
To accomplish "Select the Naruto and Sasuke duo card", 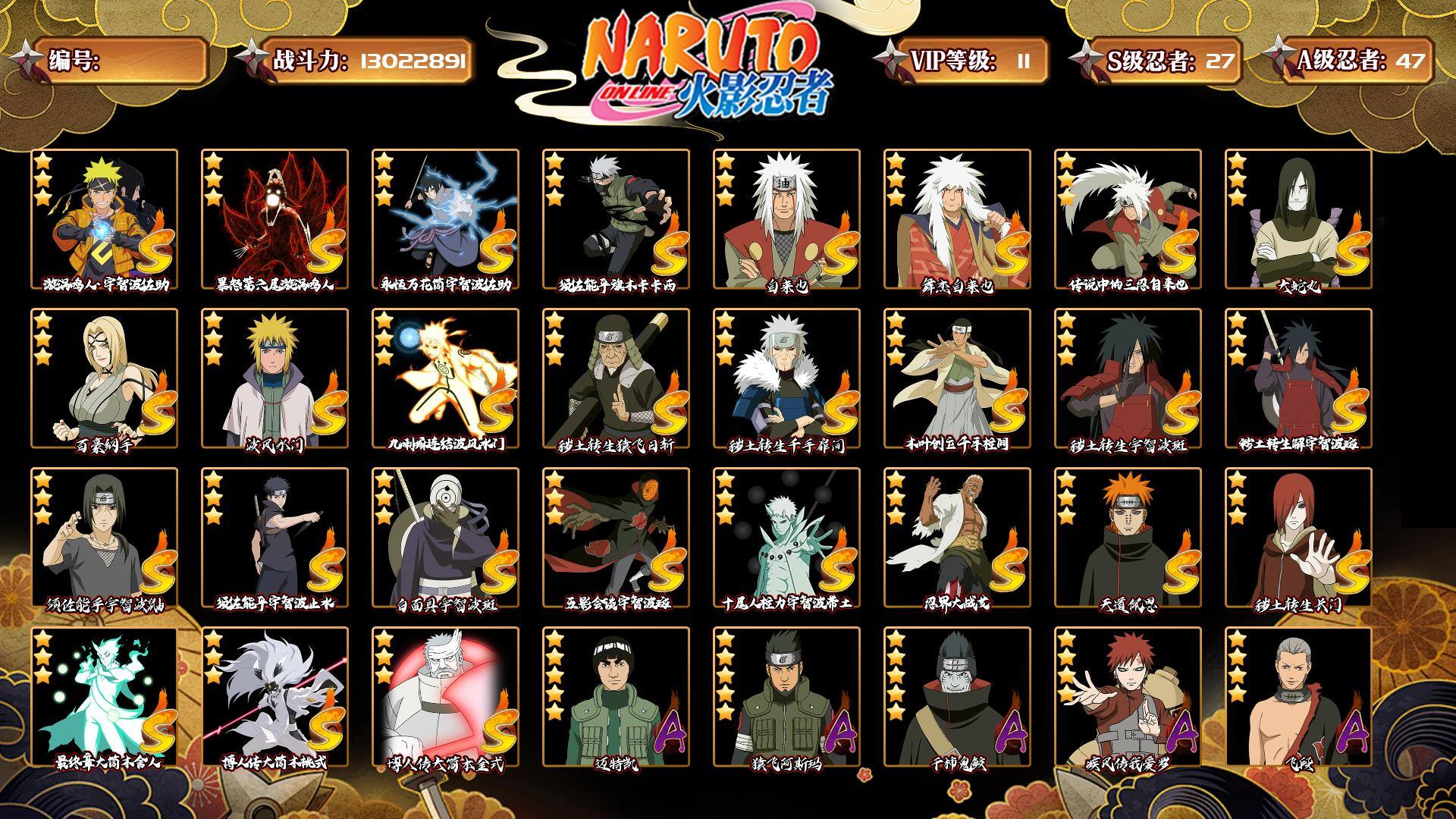I will 104,219.
